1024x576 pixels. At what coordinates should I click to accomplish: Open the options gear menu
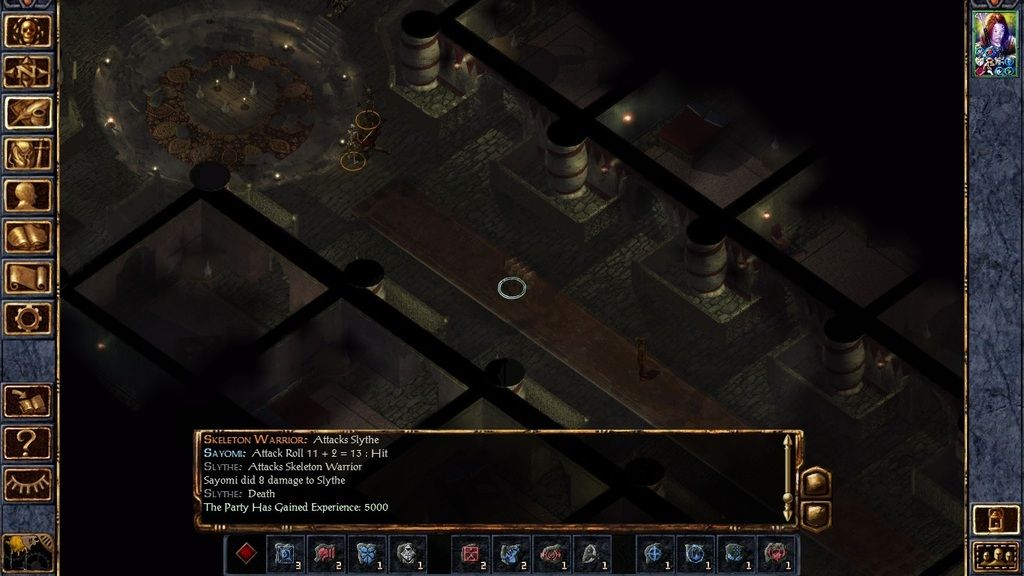pyautogui.click(x=28, y=318)
